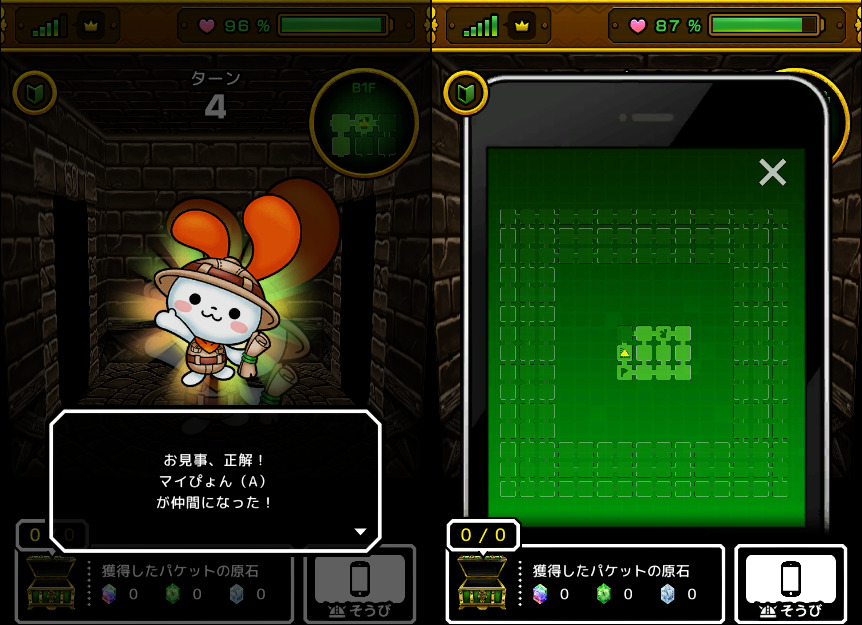Viewport: 862px width, 625px height.
Task: Select the yellow player marker on the enlarged map
Action: click(x=625, y=352)
